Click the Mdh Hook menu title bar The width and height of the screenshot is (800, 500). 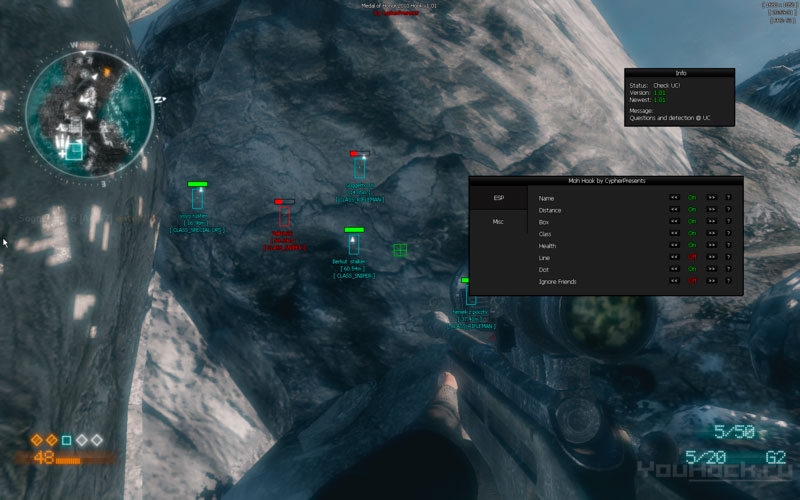click(606, 181)
